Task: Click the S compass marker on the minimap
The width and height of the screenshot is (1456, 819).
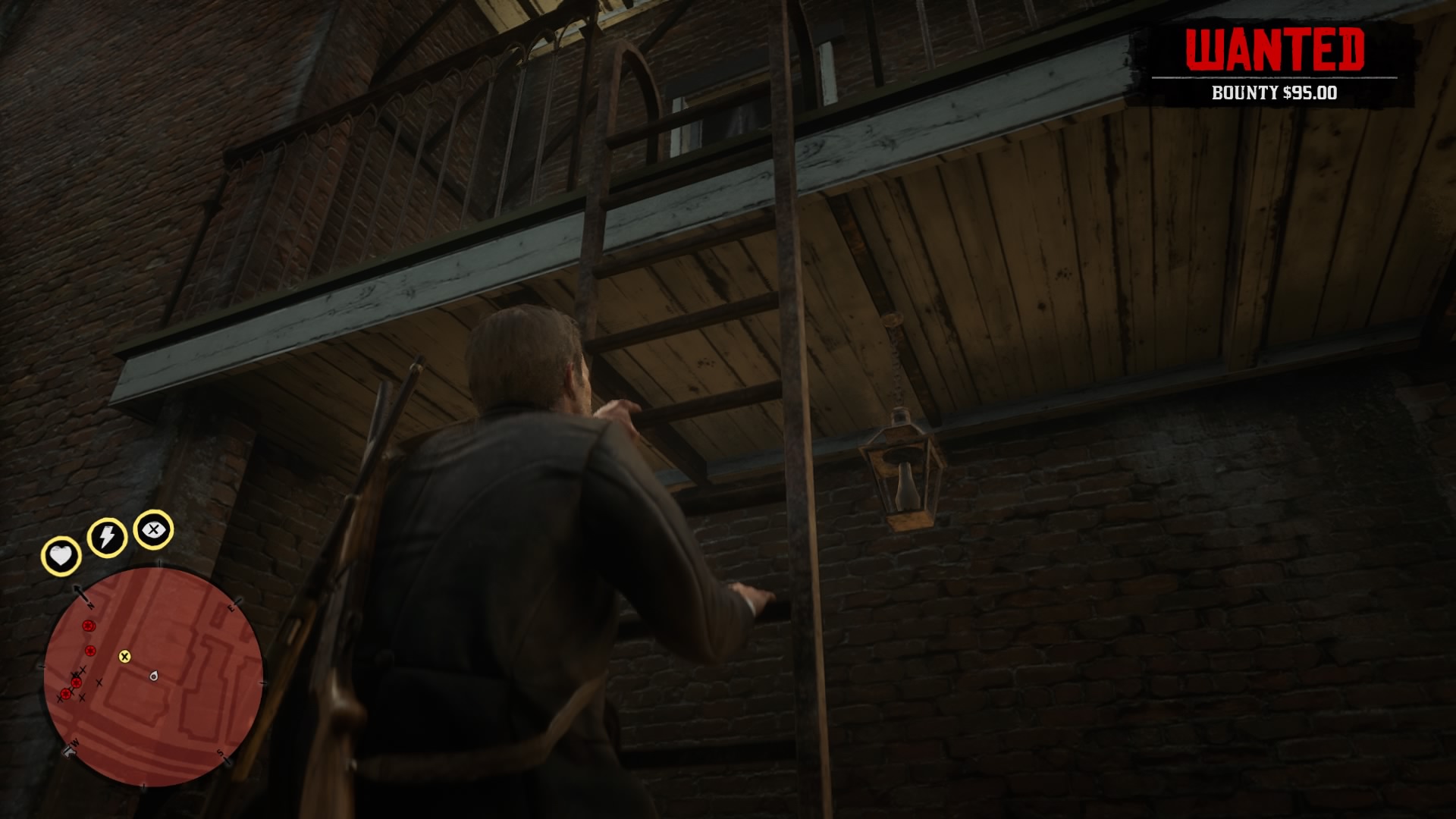Action: click(220, 753)
